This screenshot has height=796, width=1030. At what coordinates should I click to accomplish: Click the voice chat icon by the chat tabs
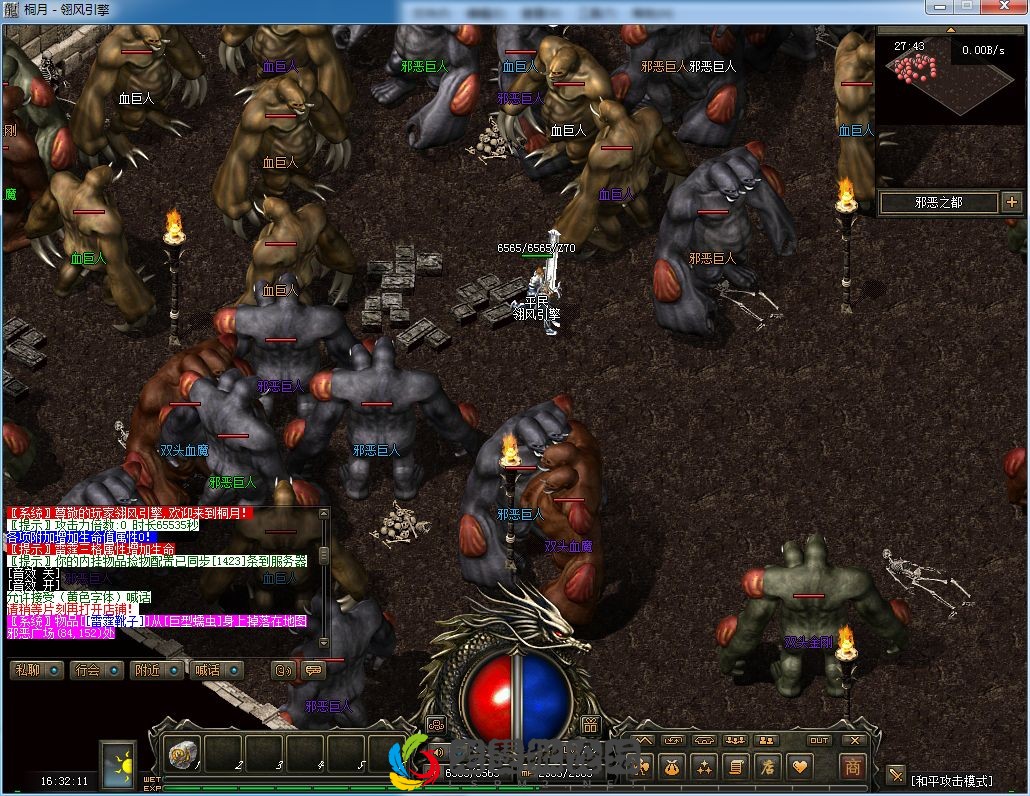click(x=284, y=670)
